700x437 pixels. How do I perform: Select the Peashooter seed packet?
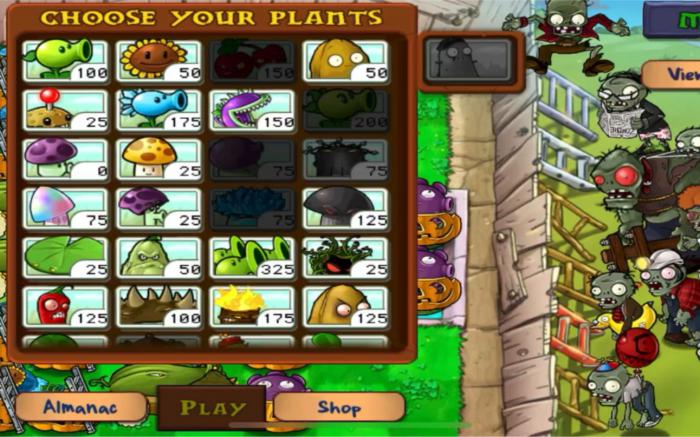(x=65, y=60)
